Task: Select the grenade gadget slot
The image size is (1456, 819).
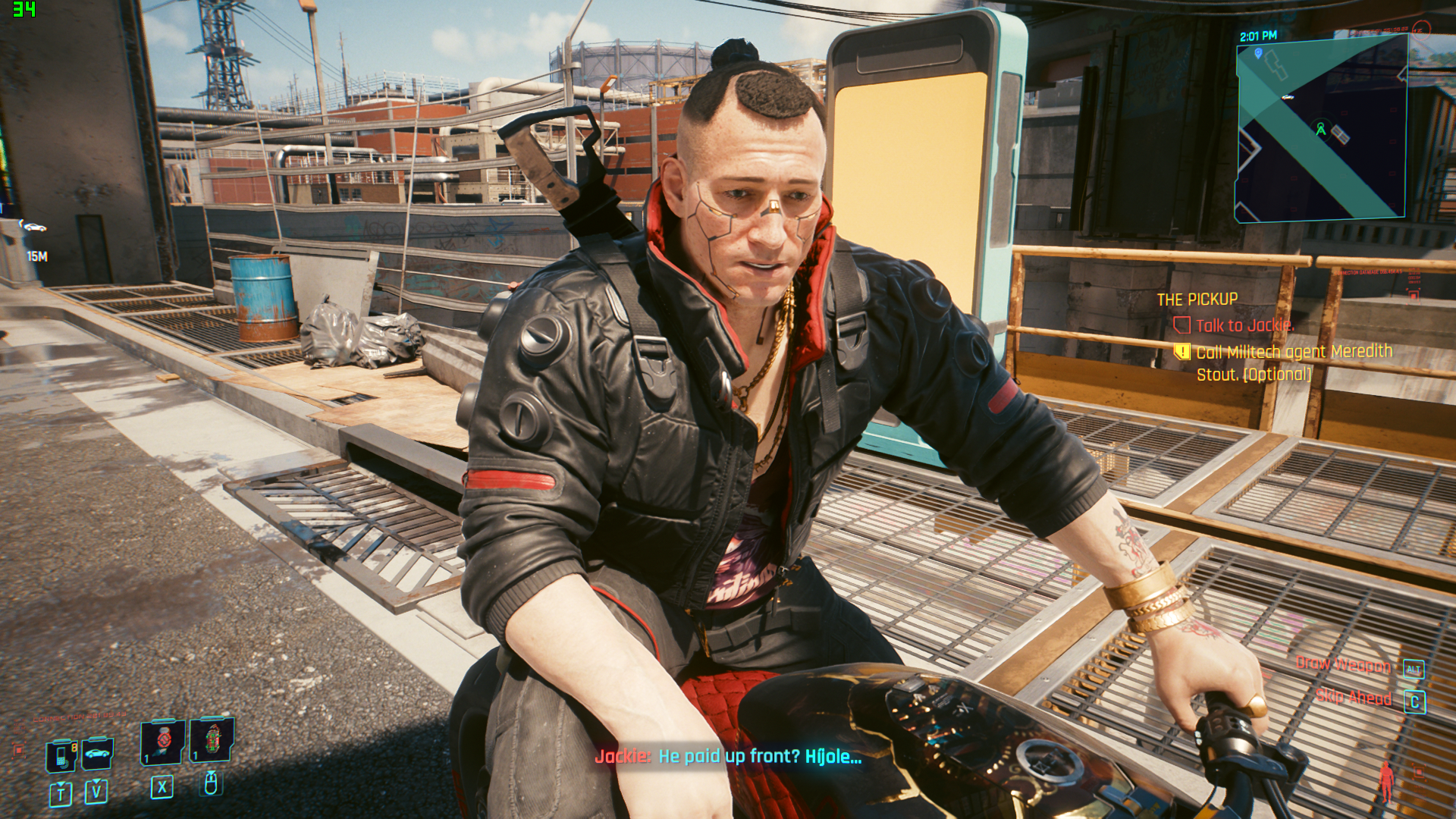Action: pos(212,739)
